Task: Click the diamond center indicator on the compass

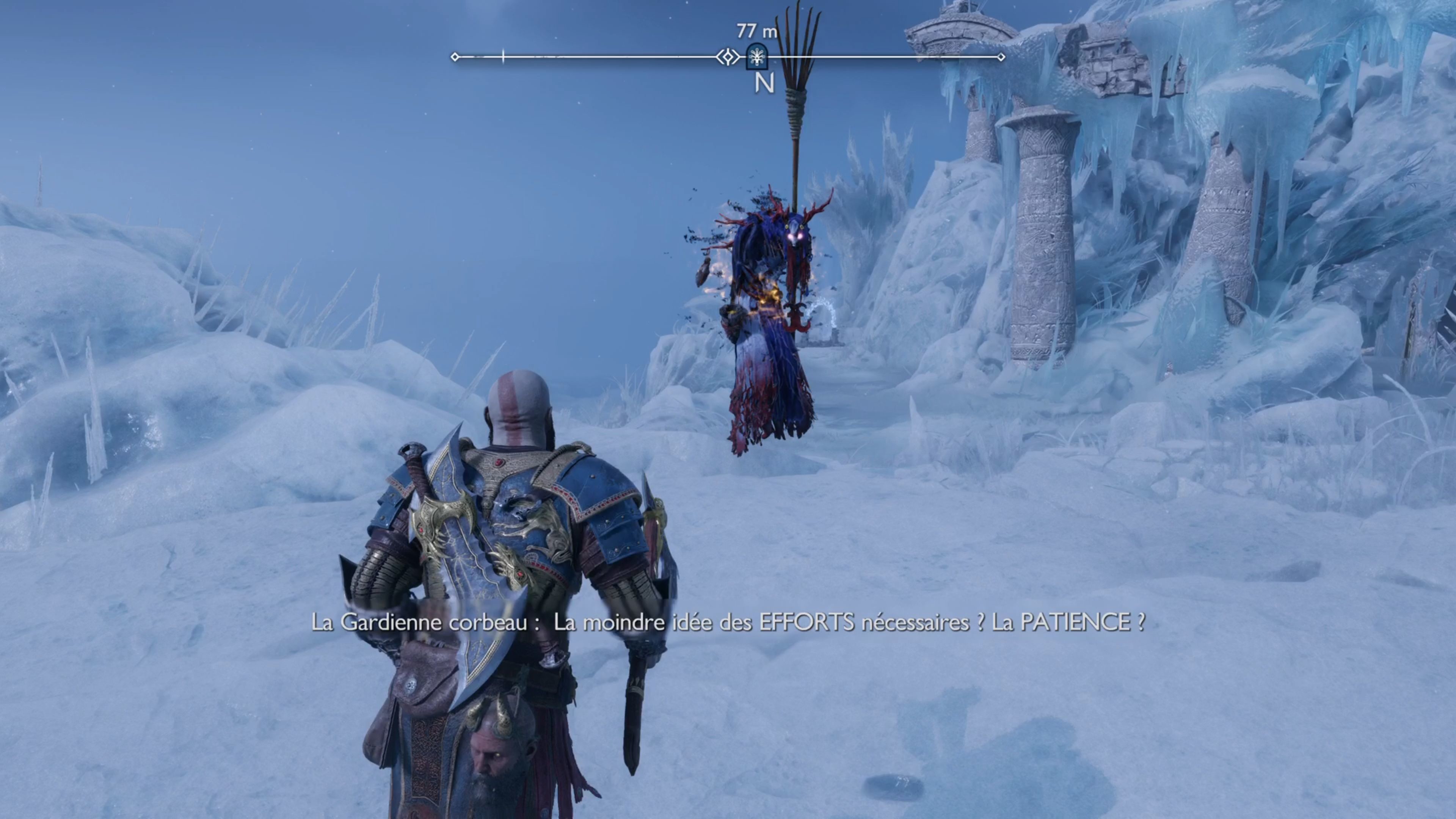Action: [728, 56]
